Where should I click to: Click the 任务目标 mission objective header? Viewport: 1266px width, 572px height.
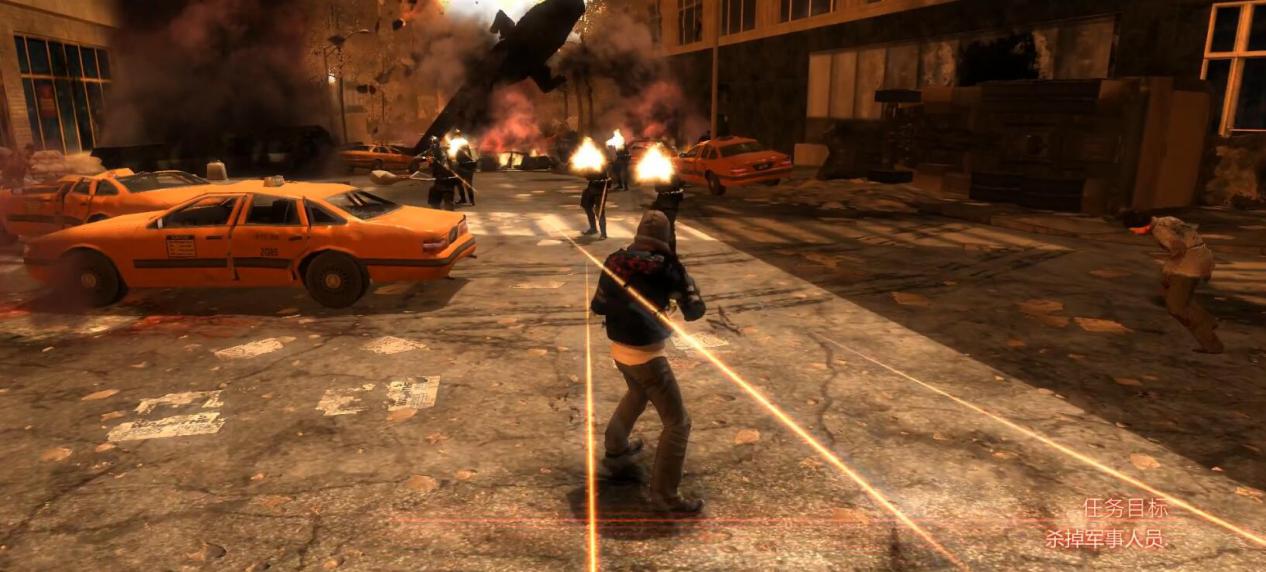point(1125,508)
